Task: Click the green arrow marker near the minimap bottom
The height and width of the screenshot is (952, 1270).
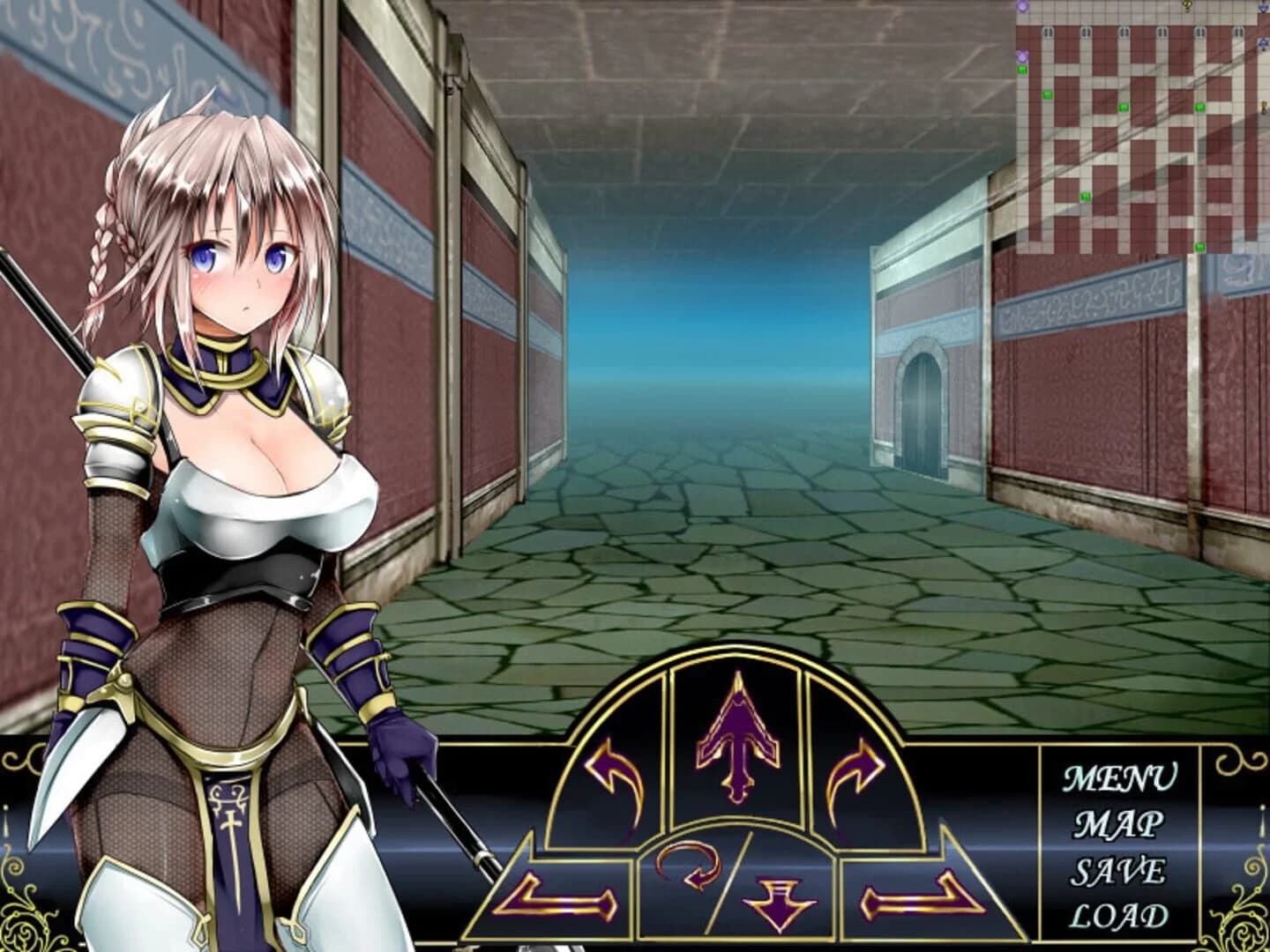Action: pos(1199,248)
